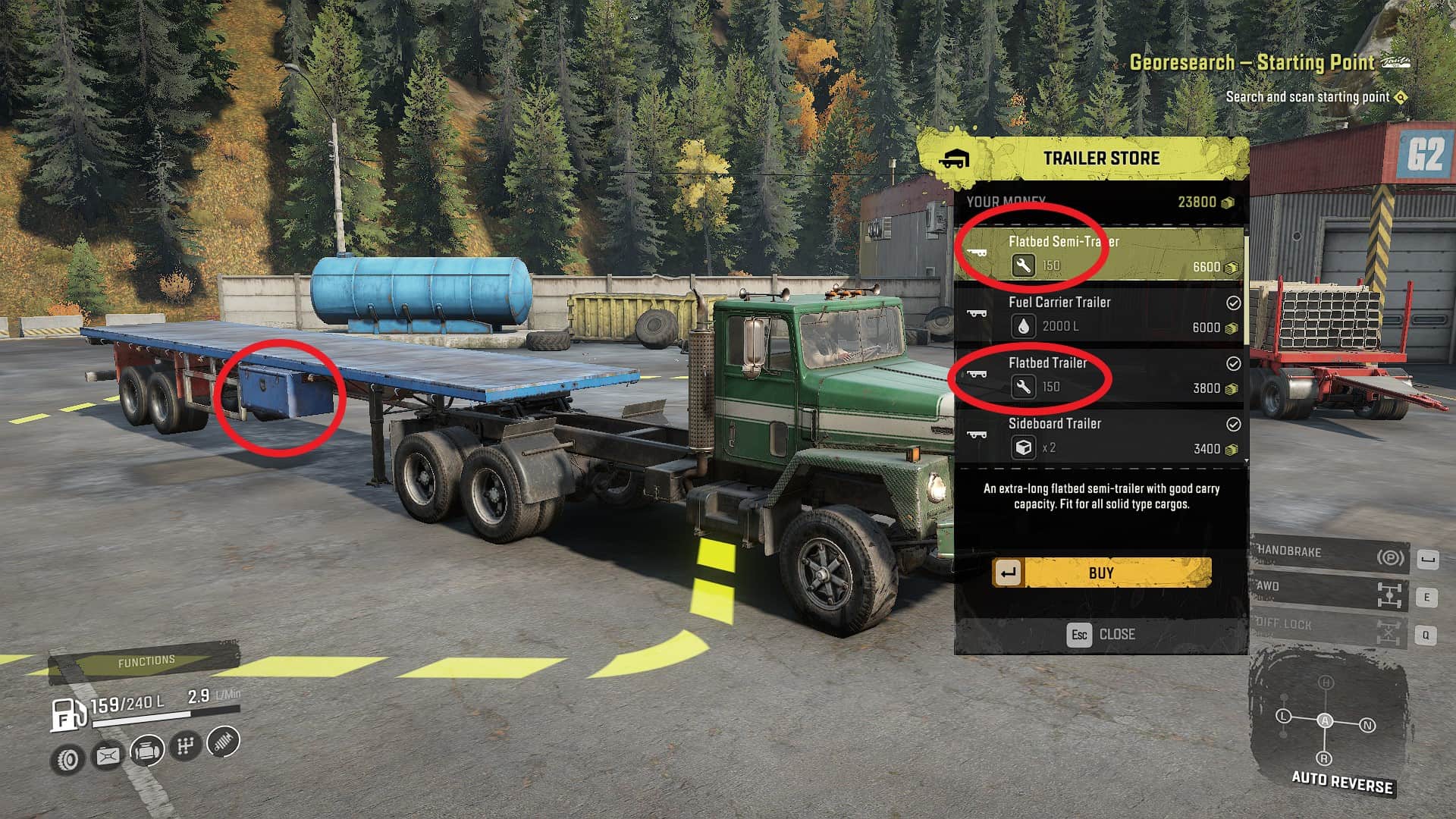The width and height of the screenshot is (1456, 819).
Task: Click the suspension spring status icon
Action: pos(223,742)
